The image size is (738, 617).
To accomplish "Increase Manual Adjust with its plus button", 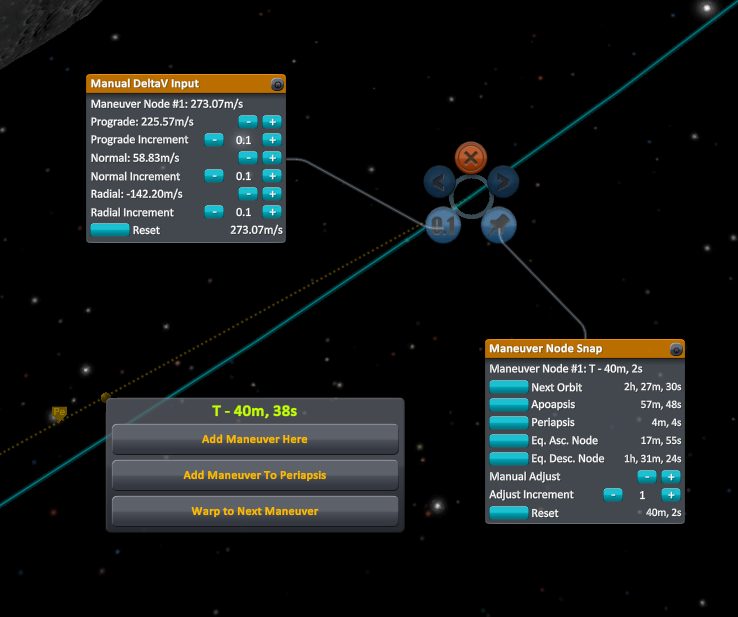I will (x=671, y=477).
